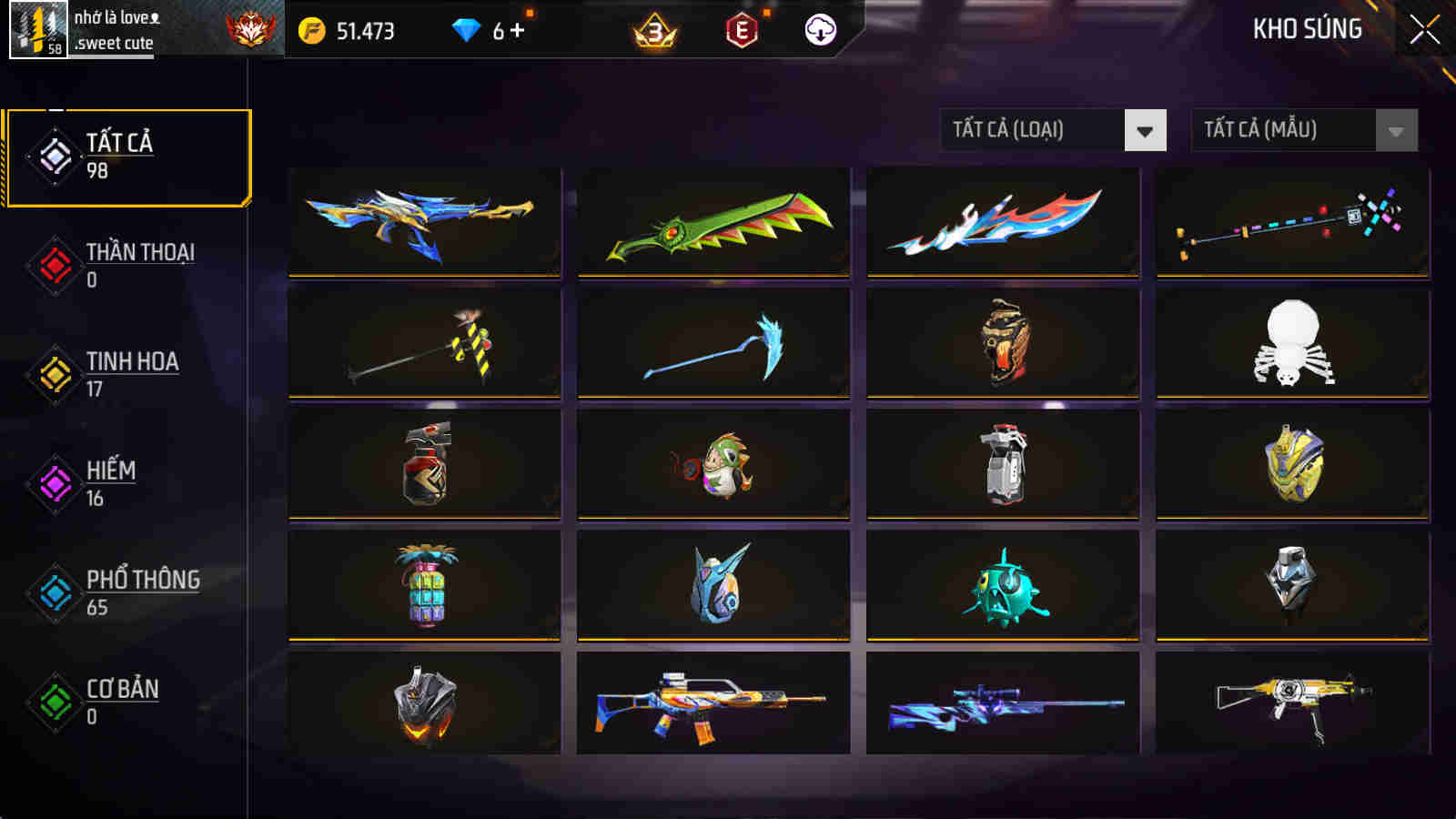
Task: Select the purple HIẾM rarity diamond icon
Action: click(55, 485)
